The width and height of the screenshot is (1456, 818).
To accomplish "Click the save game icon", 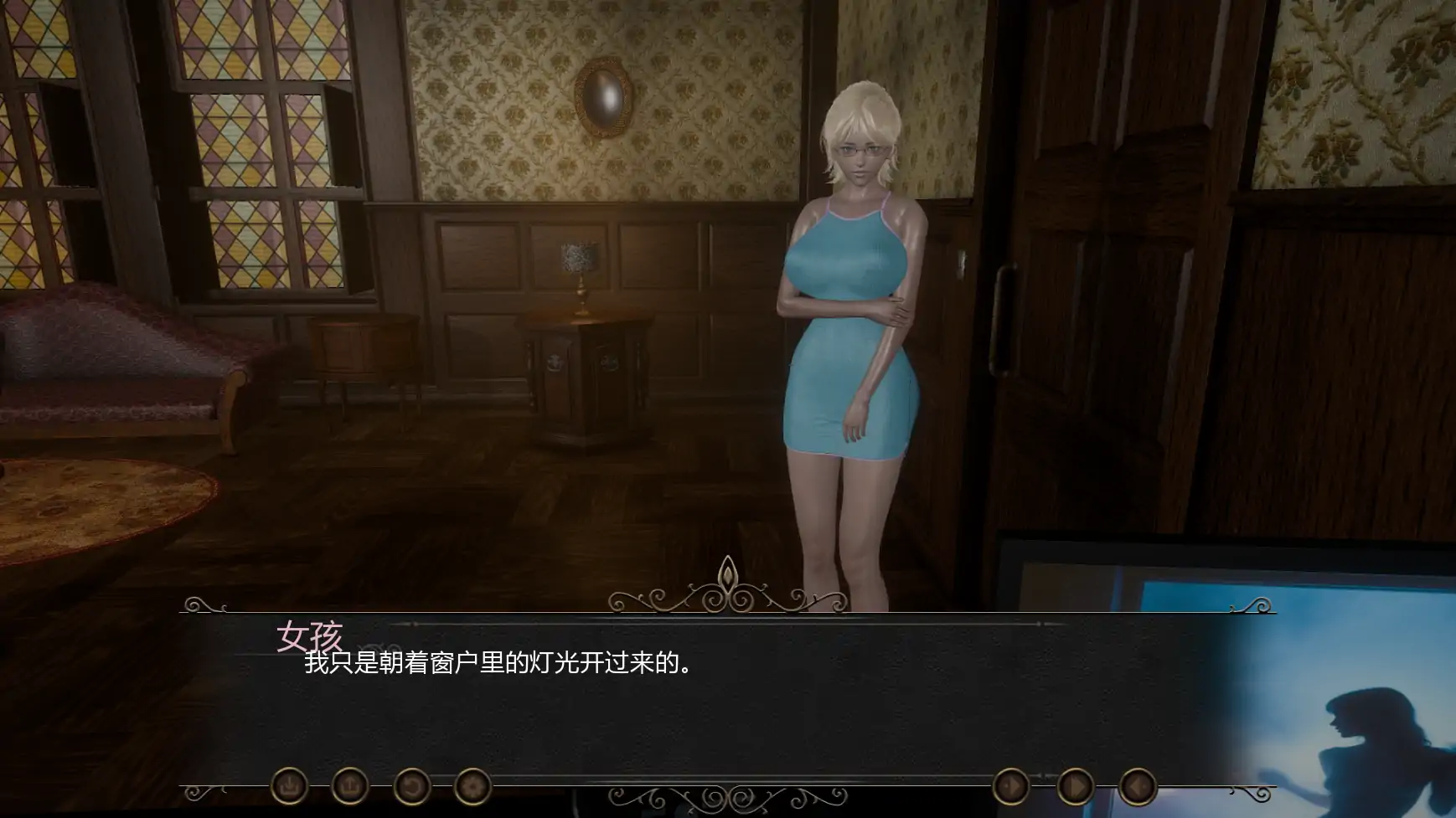I will [289, 785].
